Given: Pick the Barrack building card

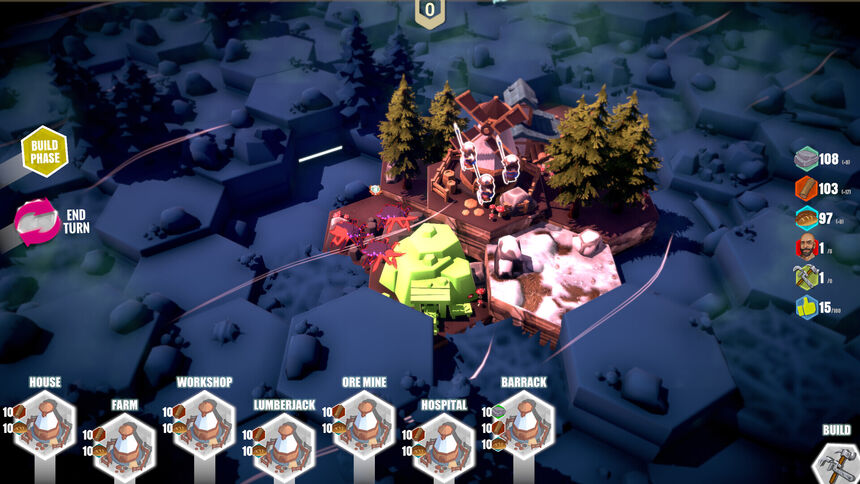Looking at the screenshot, I should [x=523, y=423].
